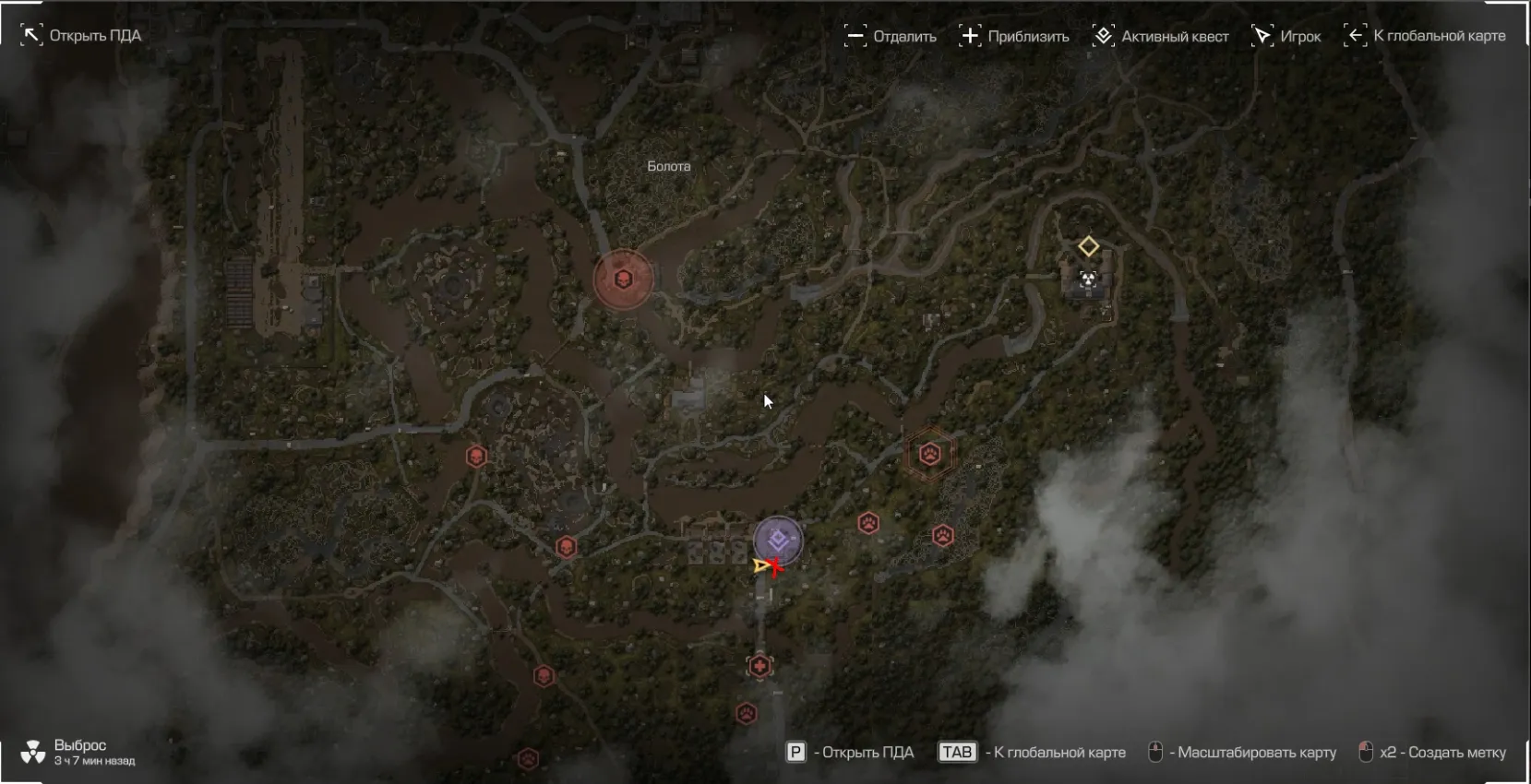Click the Открыть ПДА button
1531x784 pixels.
[81, 36]
